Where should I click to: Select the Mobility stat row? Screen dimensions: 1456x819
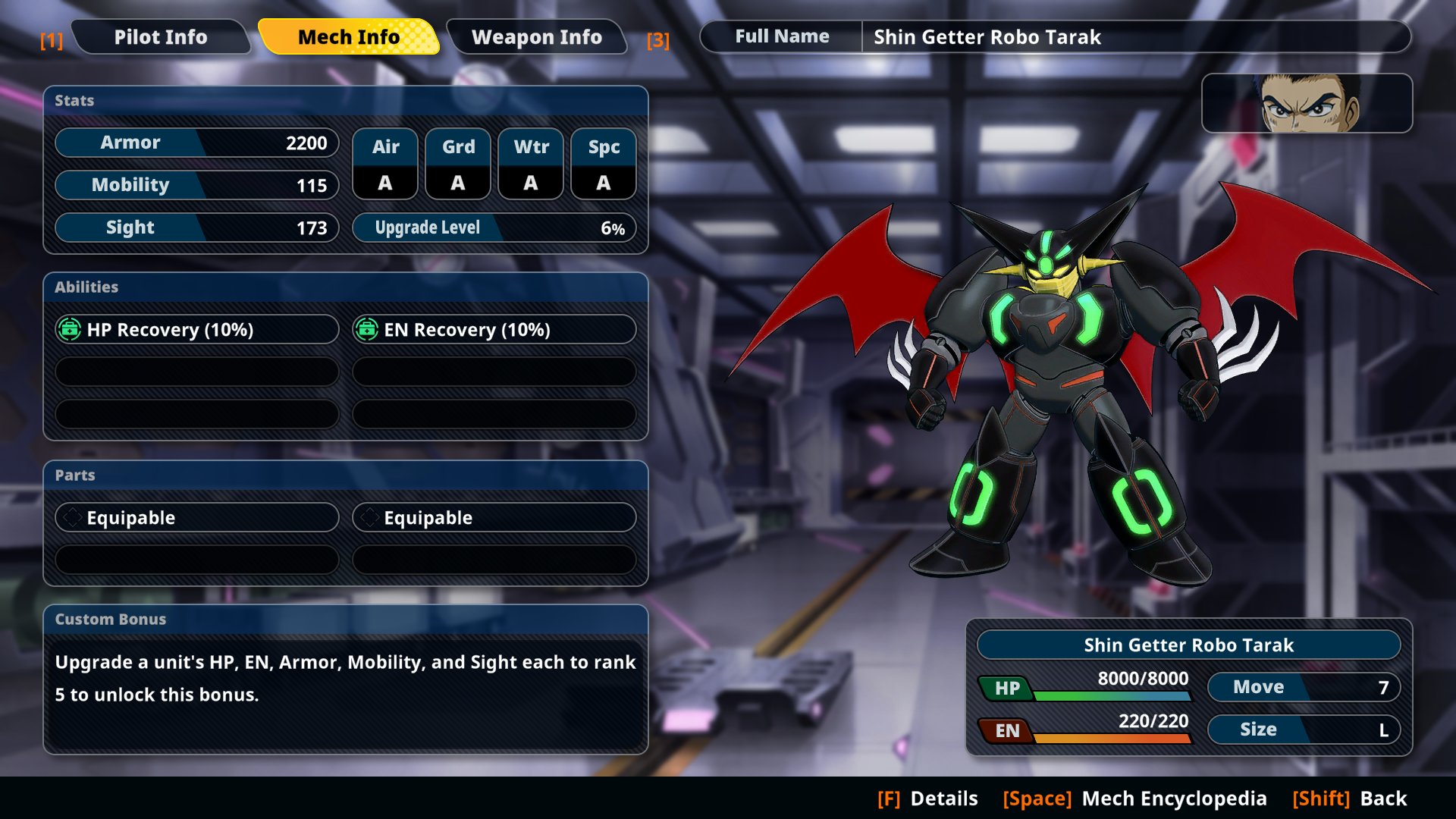[196, 185]
